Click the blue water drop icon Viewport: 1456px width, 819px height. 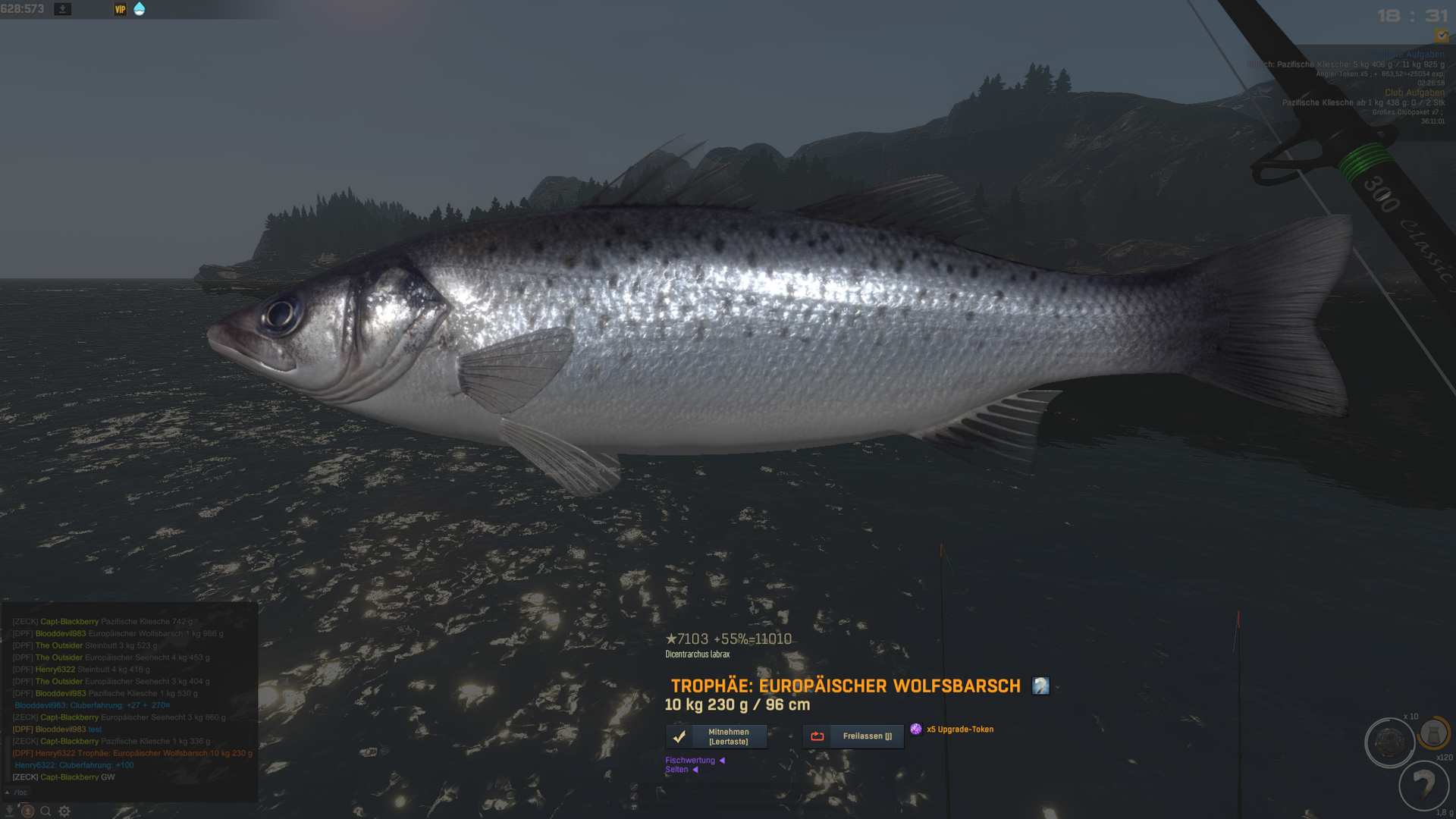[139, 9]
